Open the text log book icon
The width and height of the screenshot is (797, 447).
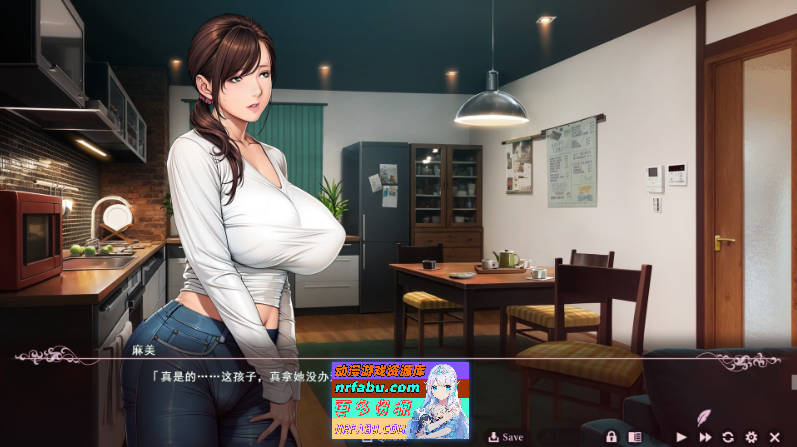(x=634, y=437)
